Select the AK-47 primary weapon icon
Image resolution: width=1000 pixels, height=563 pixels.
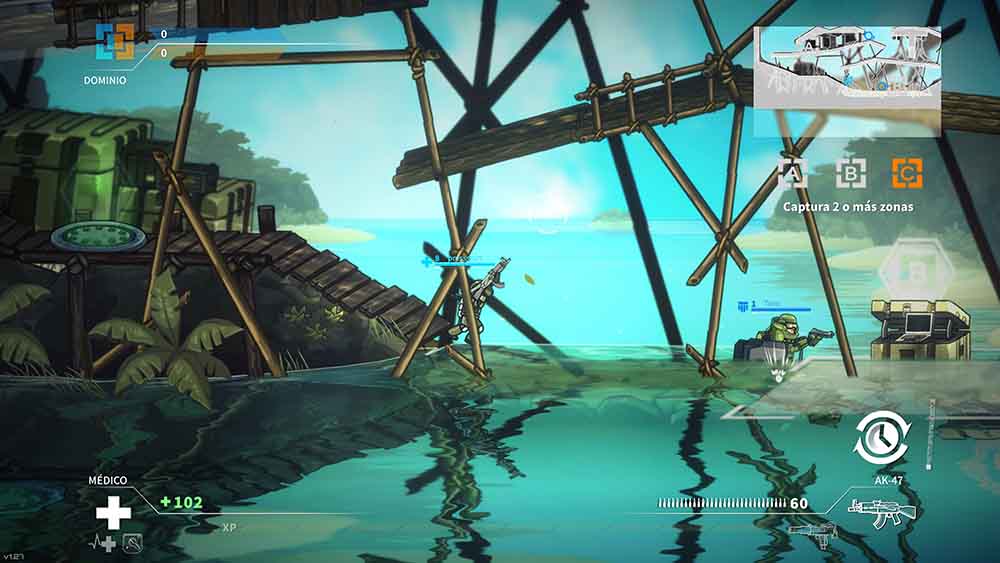pyautogui.click(x=875, y=508)
